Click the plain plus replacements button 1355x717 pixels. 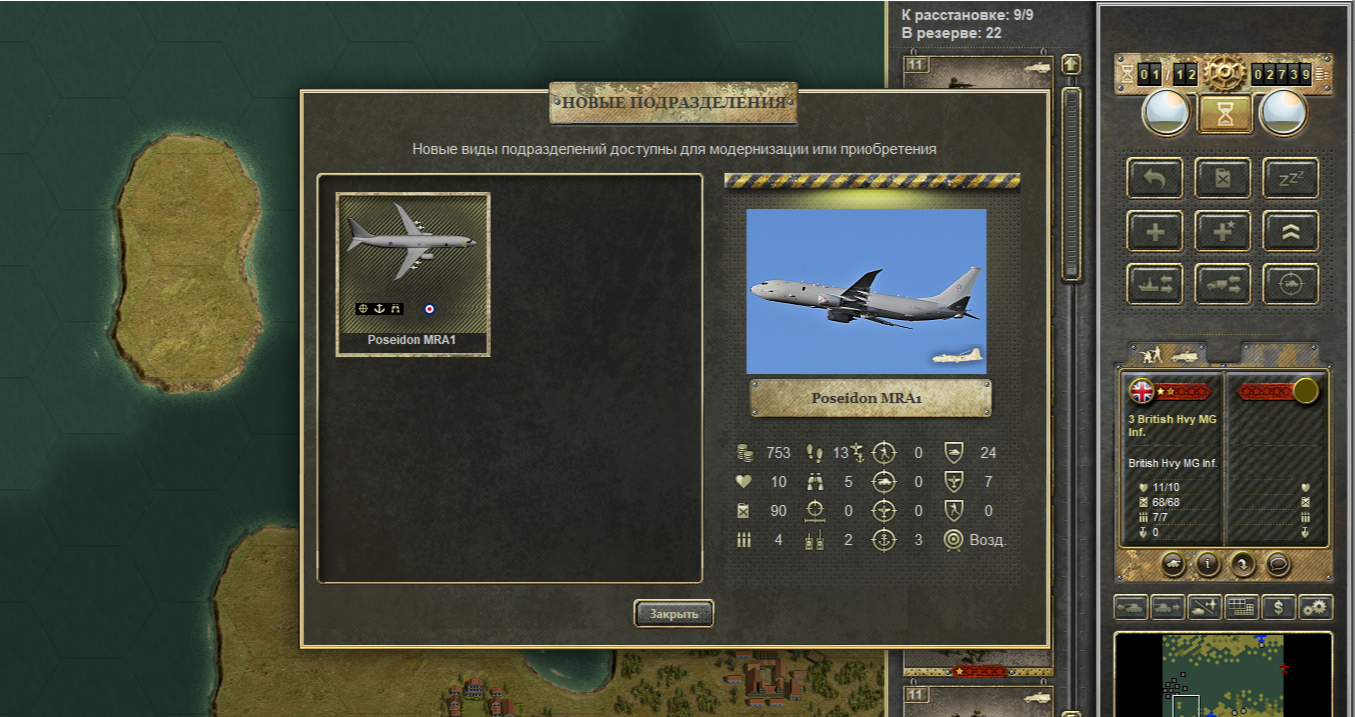tap(1155, 231)
